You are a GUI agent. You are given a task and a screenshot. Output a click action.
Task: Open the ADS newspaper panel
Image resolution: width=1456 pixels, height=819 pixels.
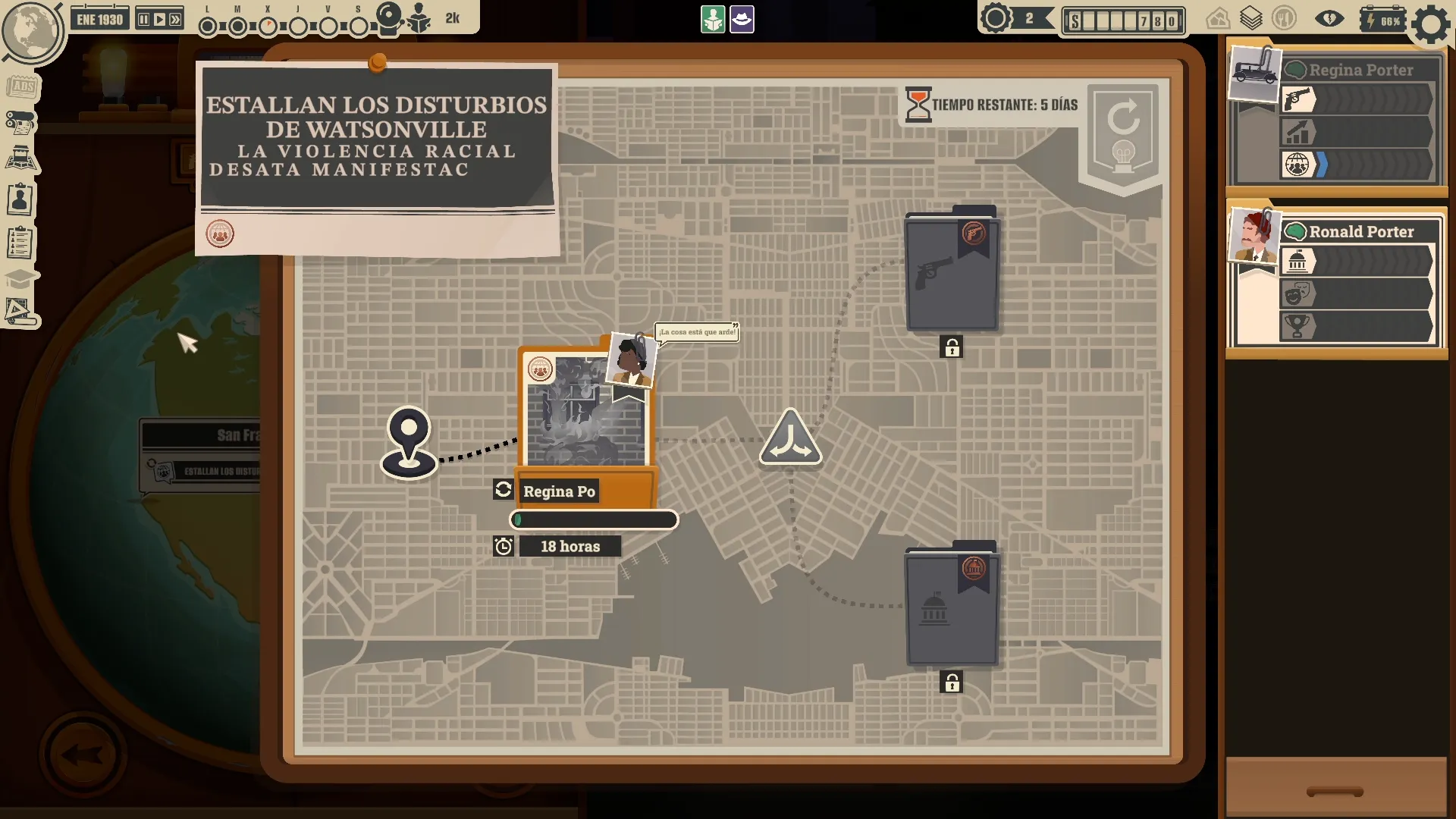point(23,86)
